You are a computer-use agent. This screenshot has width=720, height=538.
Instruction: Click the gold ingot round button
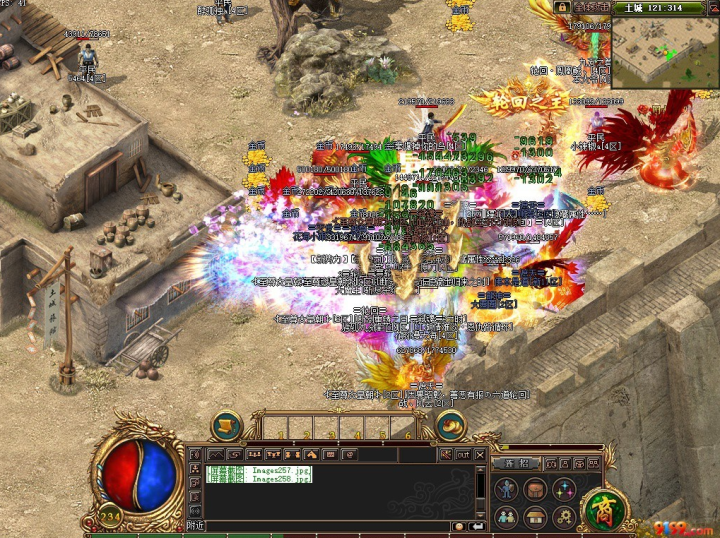coord(451,425)
